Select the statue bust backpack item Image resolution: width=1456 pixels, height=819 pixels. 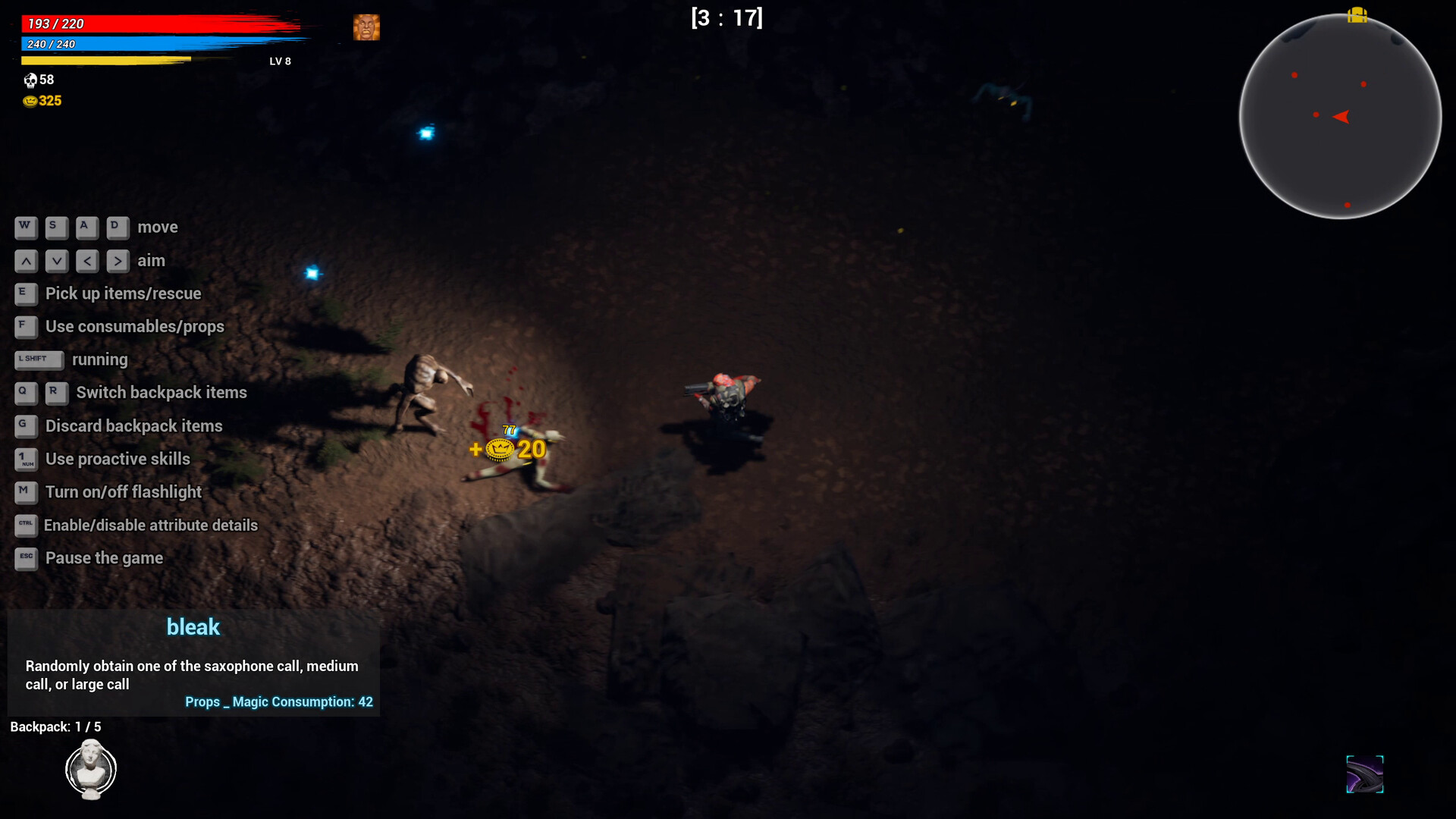90,769
